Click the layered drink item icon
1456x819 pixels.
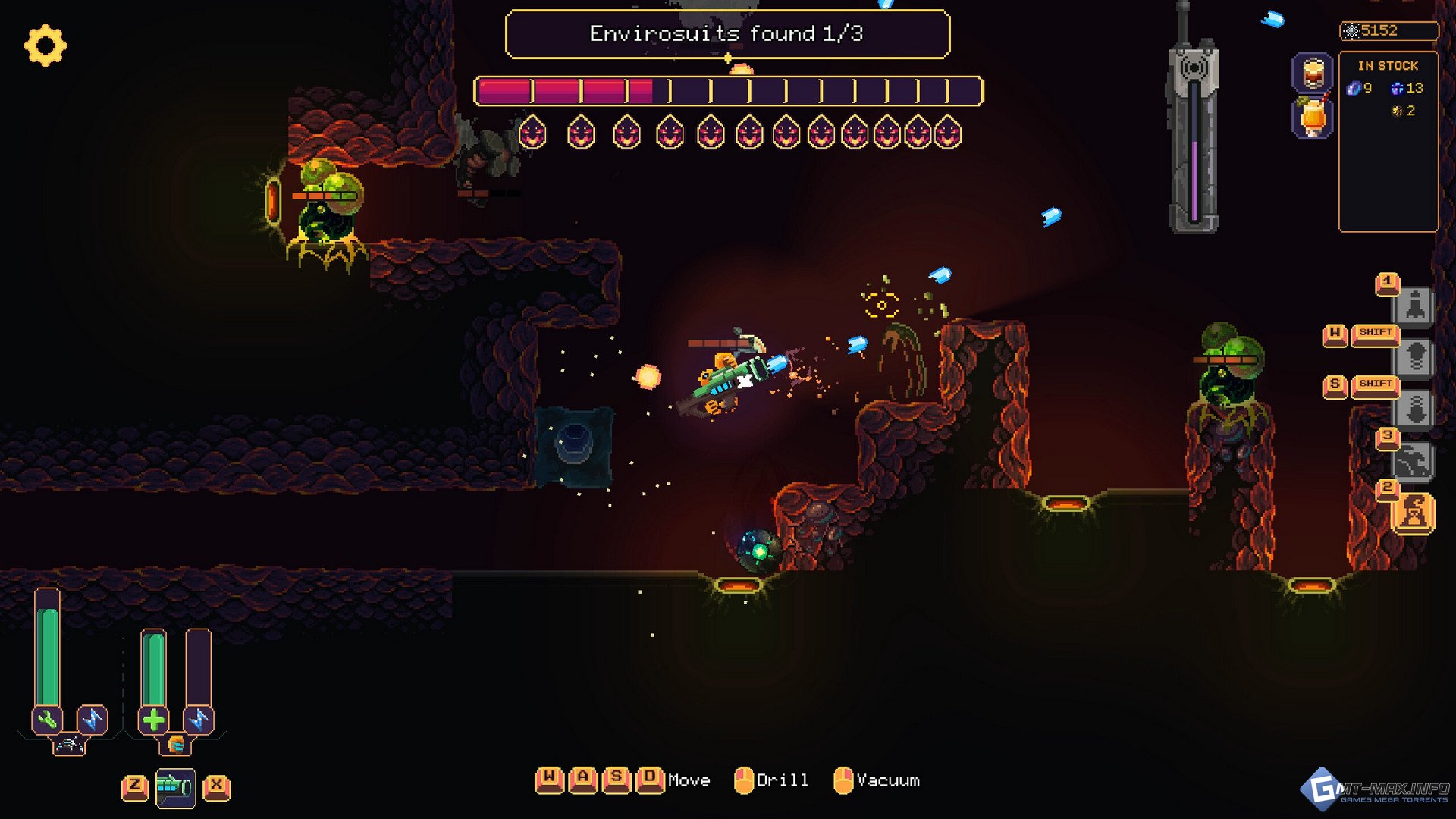point(1313,74)
